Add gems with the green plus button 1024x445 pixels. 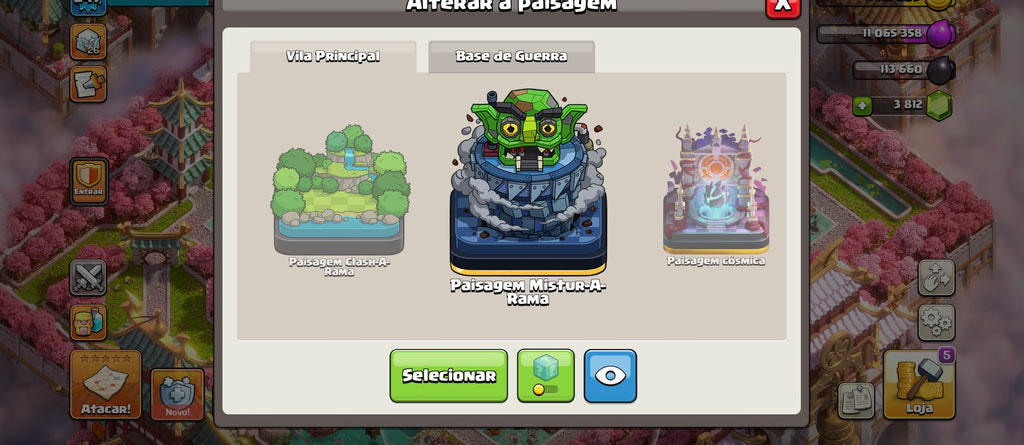point(863,104)
